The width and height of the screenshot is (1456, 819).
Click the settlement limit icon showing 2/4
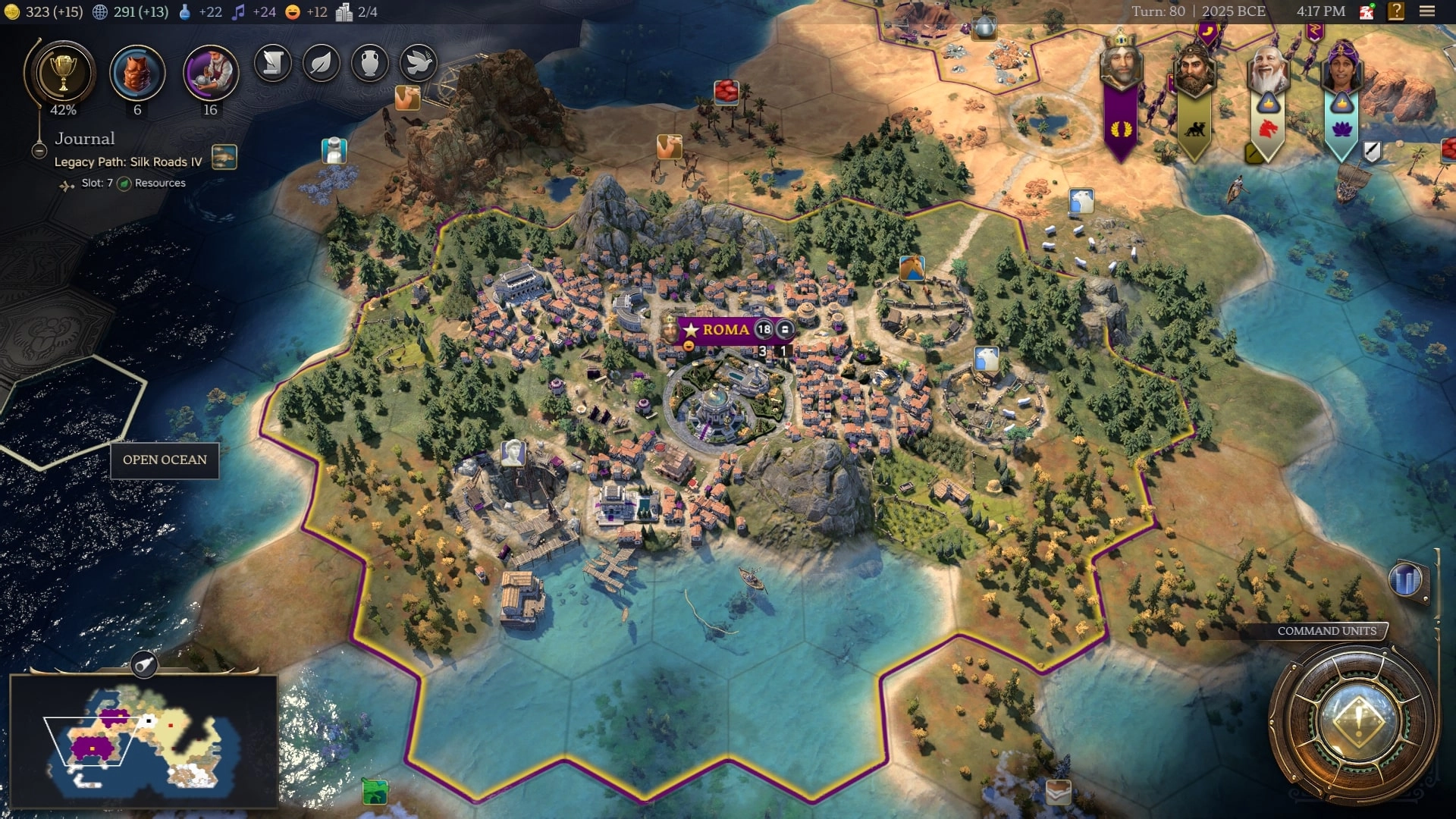click(347, 11)
